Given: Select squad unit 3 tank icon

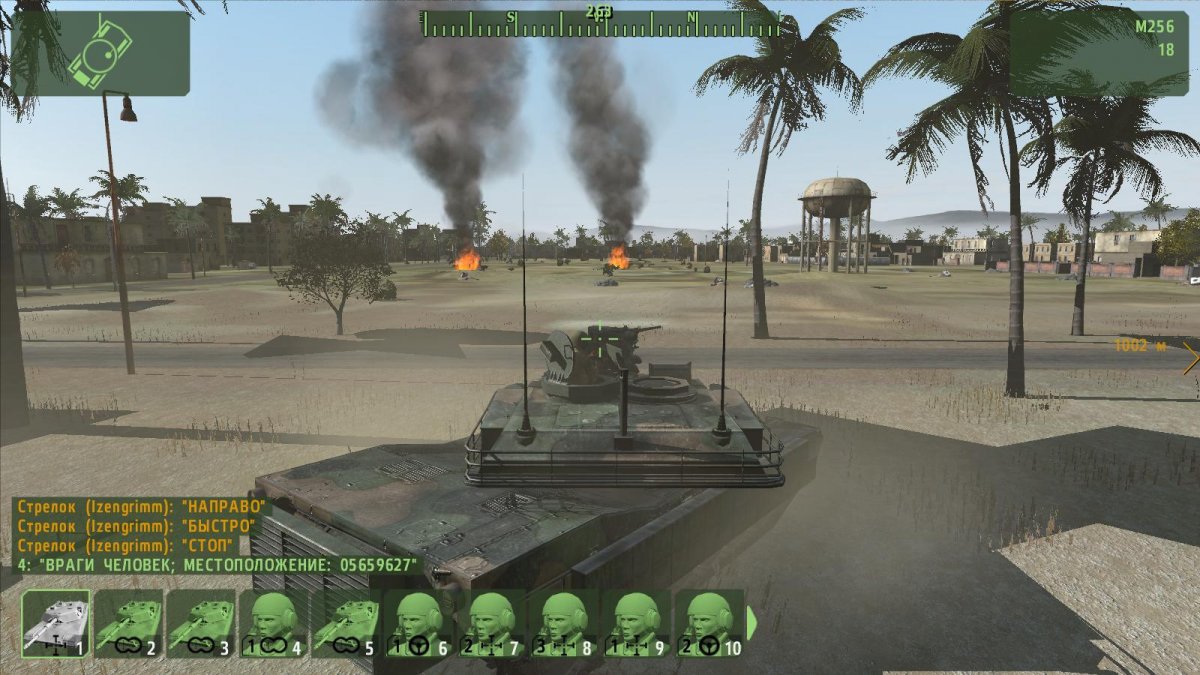Looking at the screenshot, I should 200,623.
